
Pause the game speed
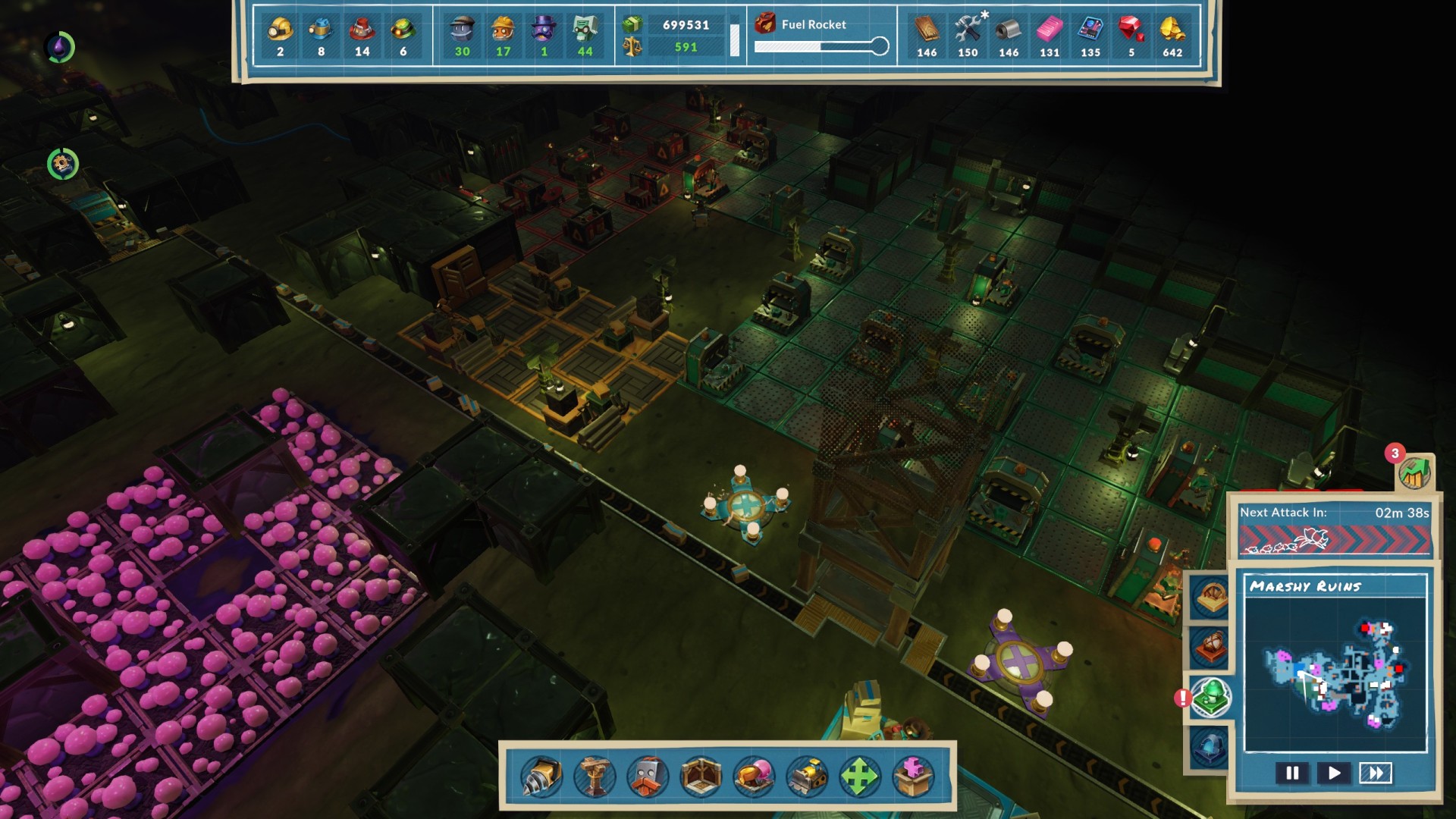(x=1292, y=773)
